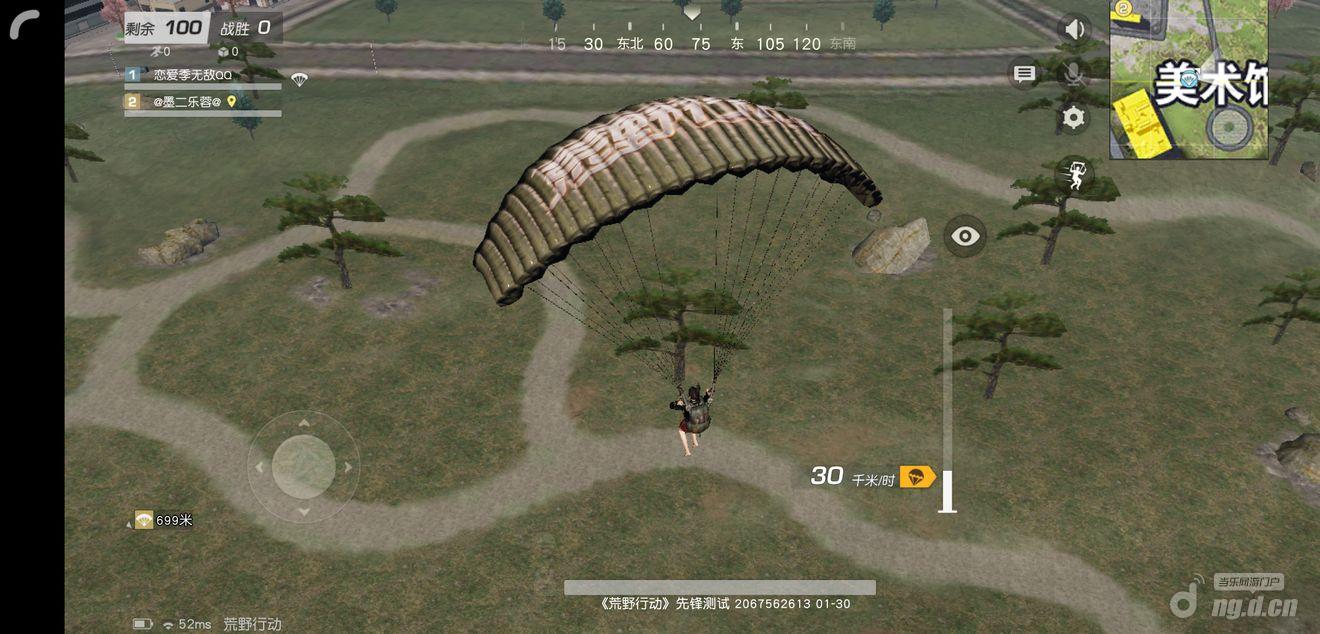Open the gear settings menu
The width and height of the screenshot is (1320, 634).
1074,118
